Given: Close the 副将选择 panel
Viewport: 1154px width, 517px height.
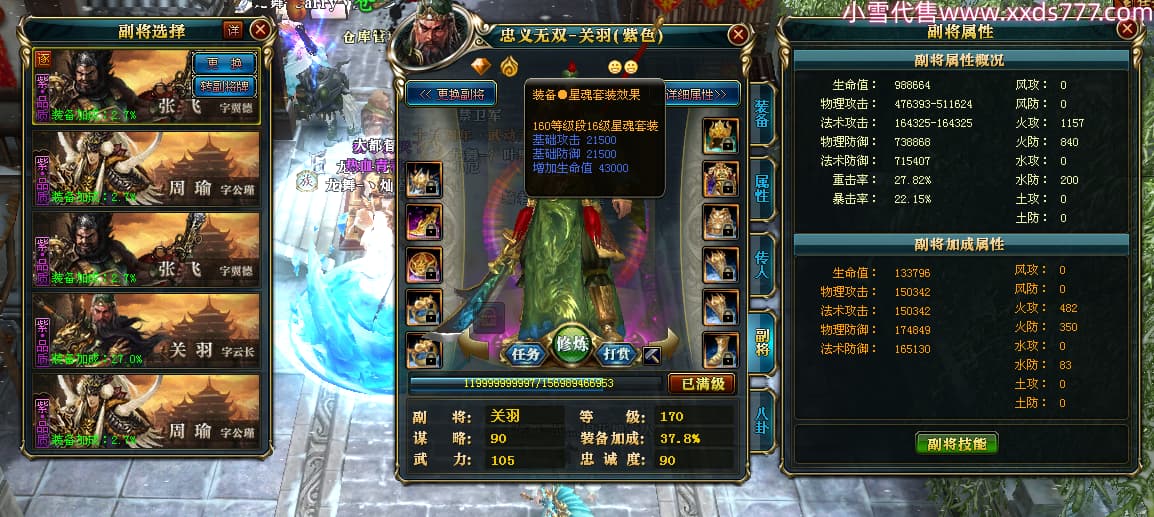Looking at the screenshot, I should pos(259,30).
